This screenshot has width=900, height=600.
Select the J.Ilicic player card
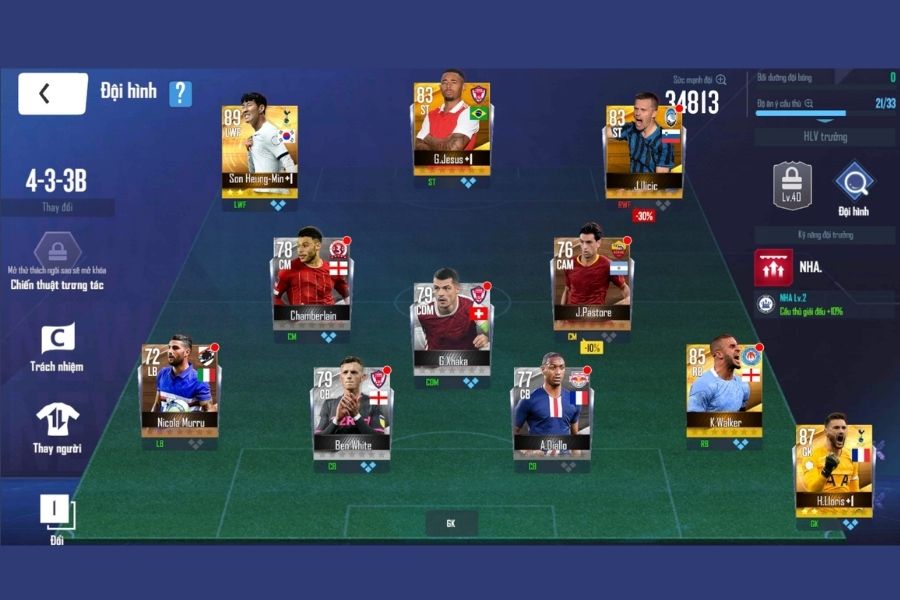pyautogui.click(x=643, y=148)
